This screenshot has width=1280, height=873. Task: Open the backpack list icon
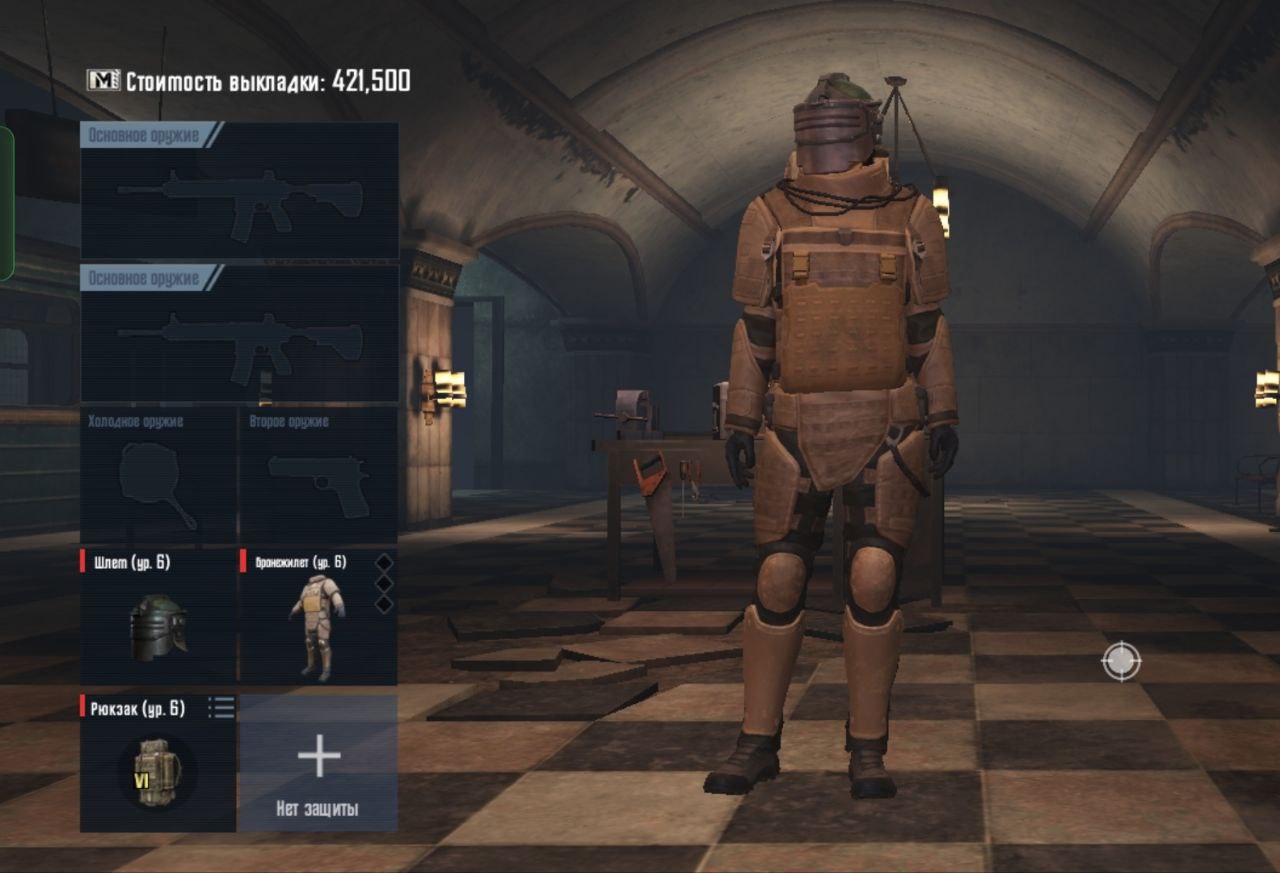221,708
